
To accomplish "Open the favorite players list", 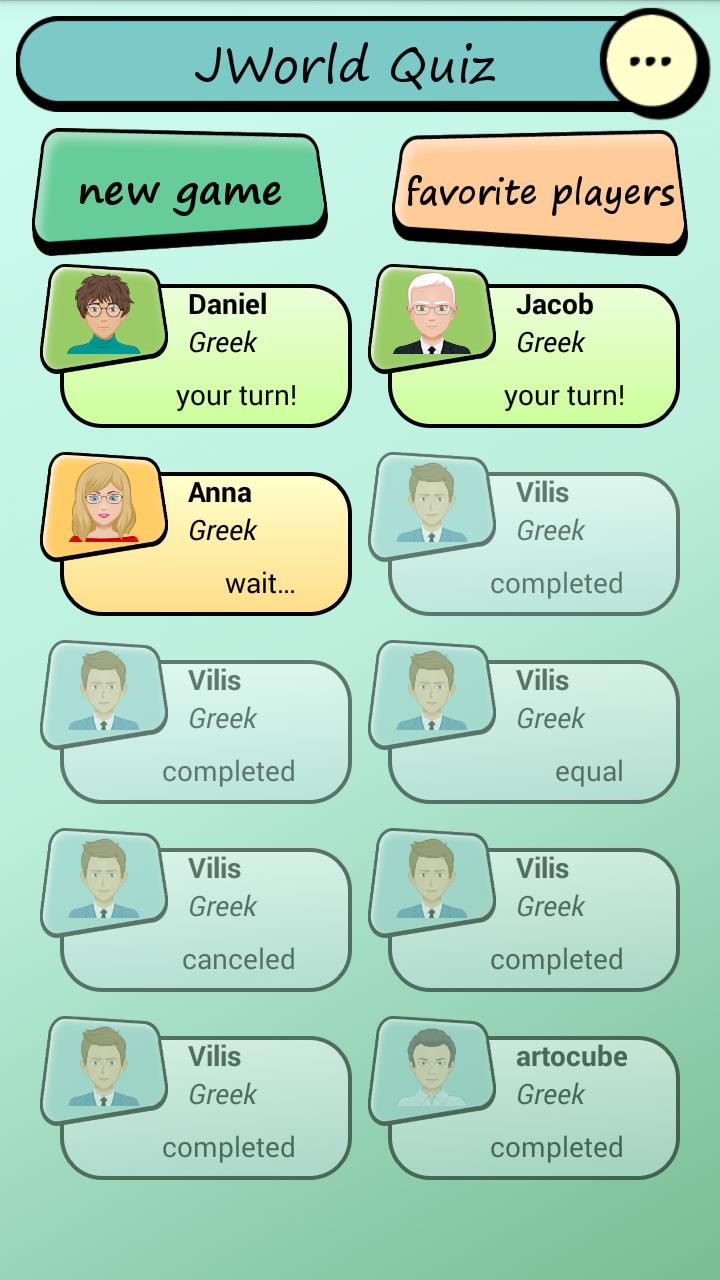I will 540,191.
